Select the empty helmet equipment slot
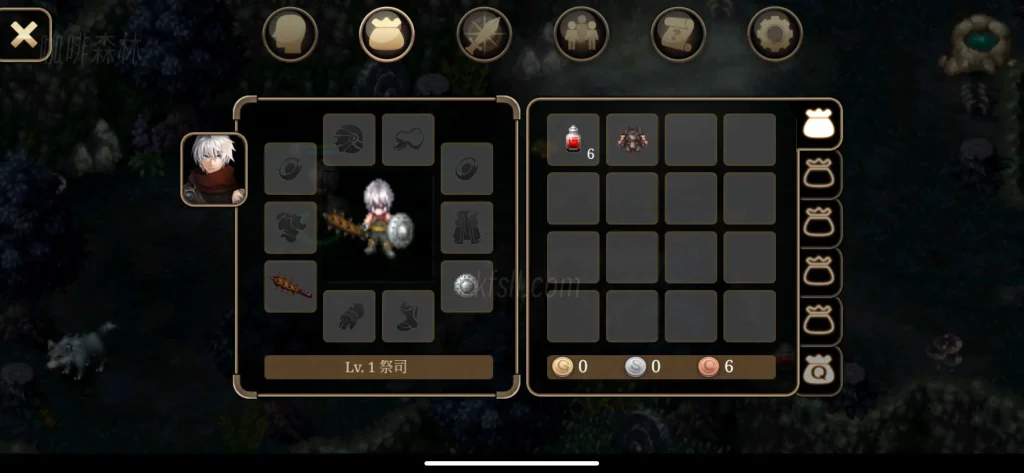Screen dimensions: 1024x473 pos(349,139)
